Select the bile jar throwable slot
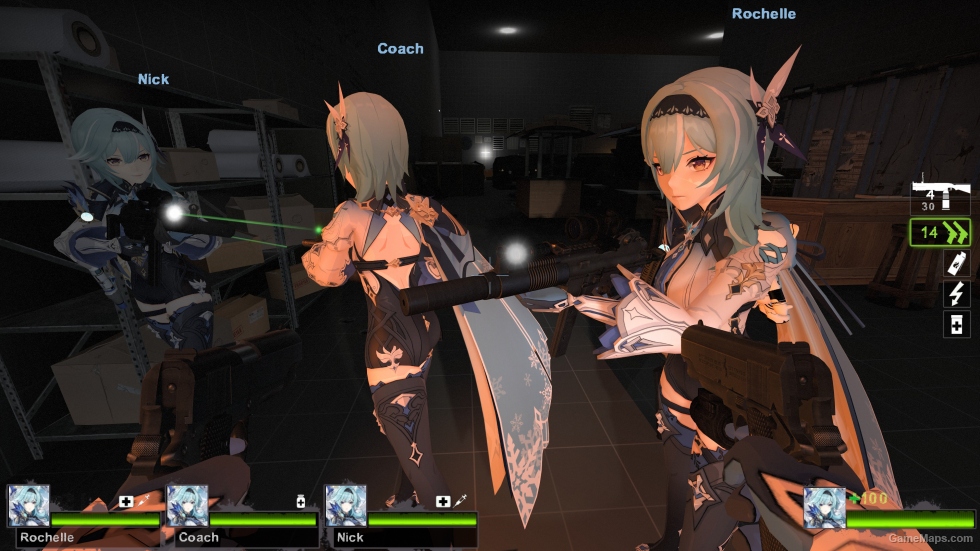Screen dimensions: 980x551 (956, 264)
